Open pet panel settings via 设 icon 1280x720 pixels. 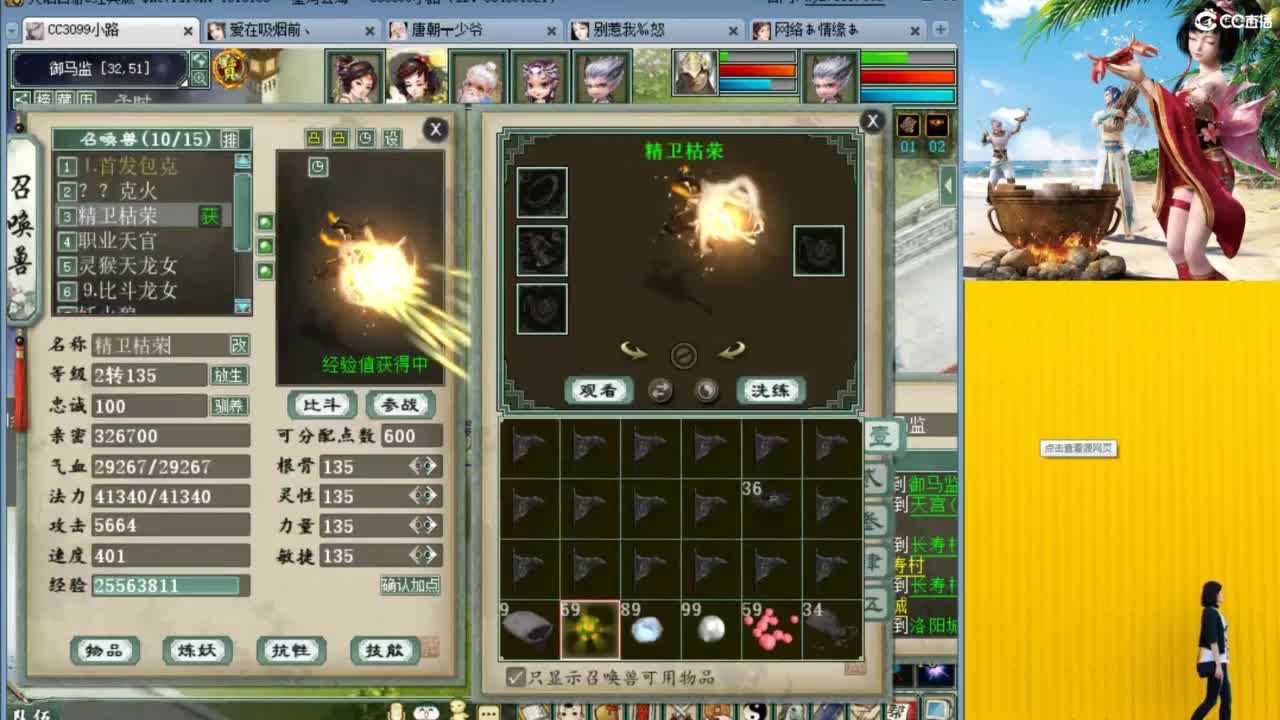coord(392,136)
